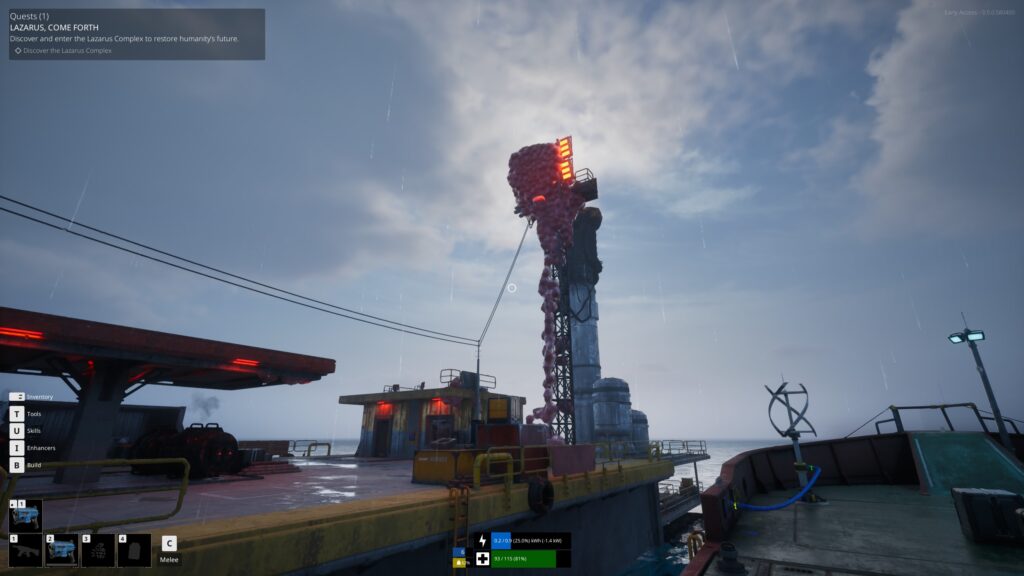1024x576 pixels.
Task: Select hotbar slot 1 with the rifle silhouette
Action: coord(26,551)
